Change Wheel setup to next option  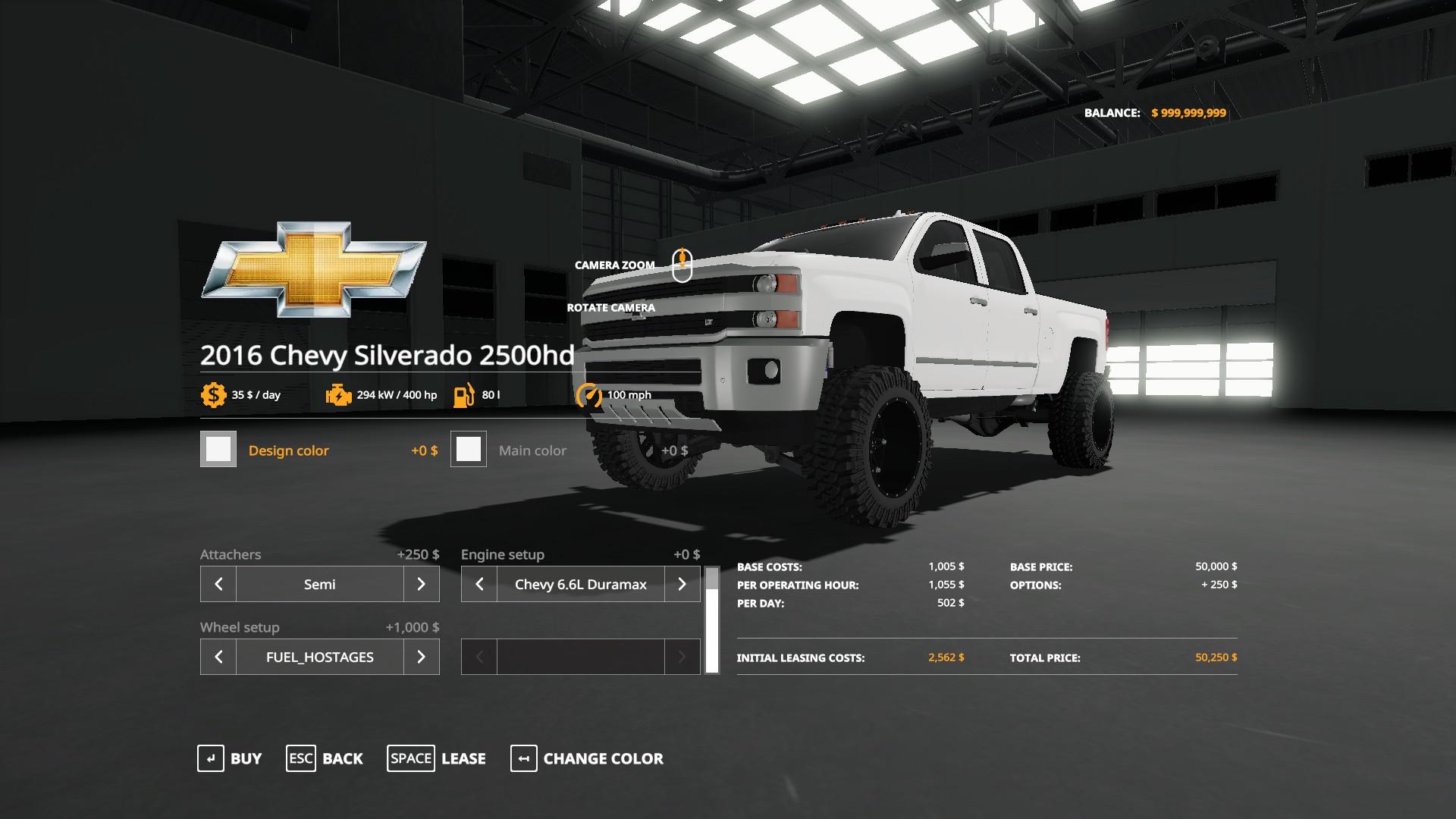[422, 657]
